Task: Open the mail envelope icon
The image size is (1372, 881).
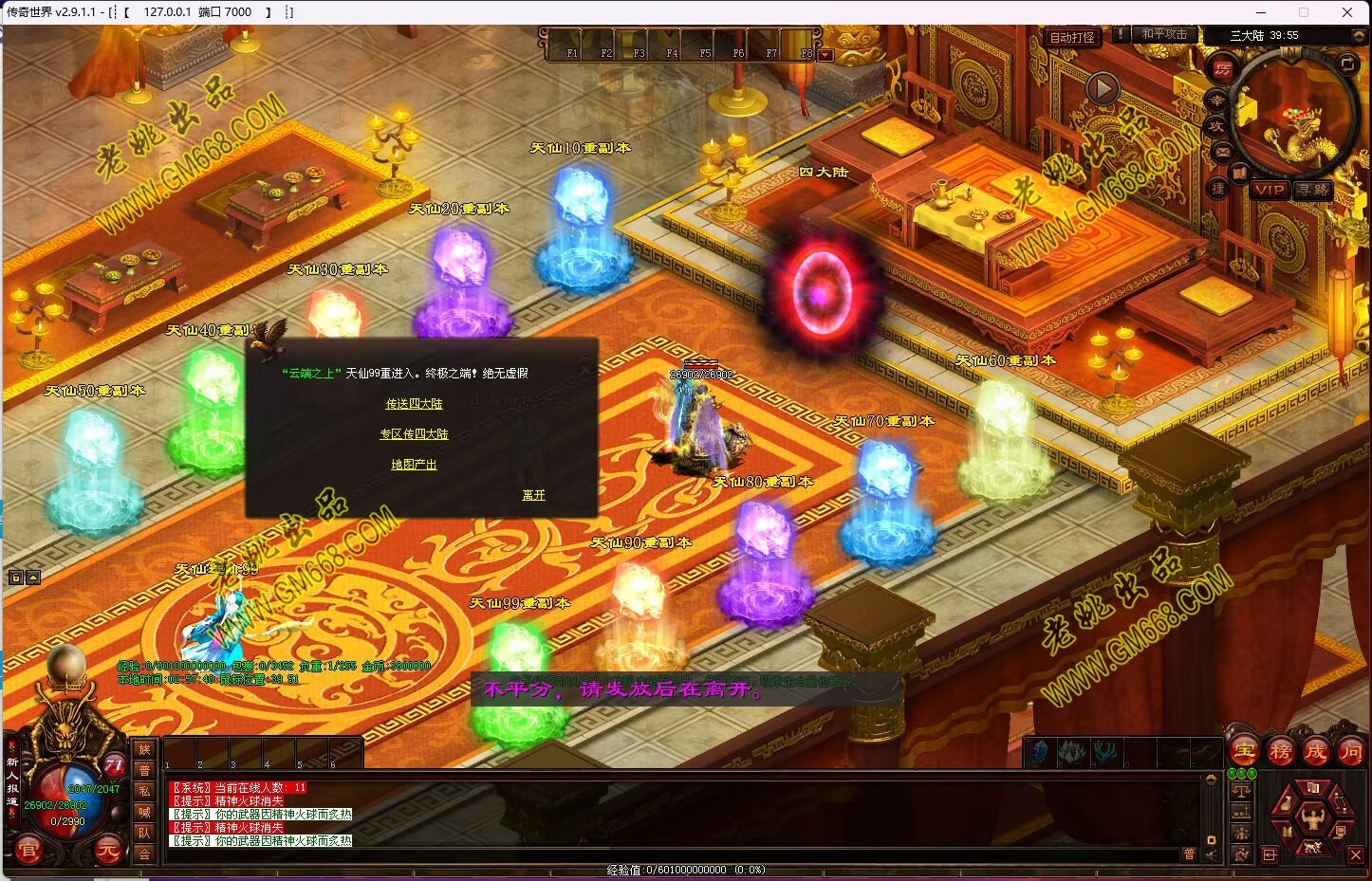Action: pos(1222,151)
